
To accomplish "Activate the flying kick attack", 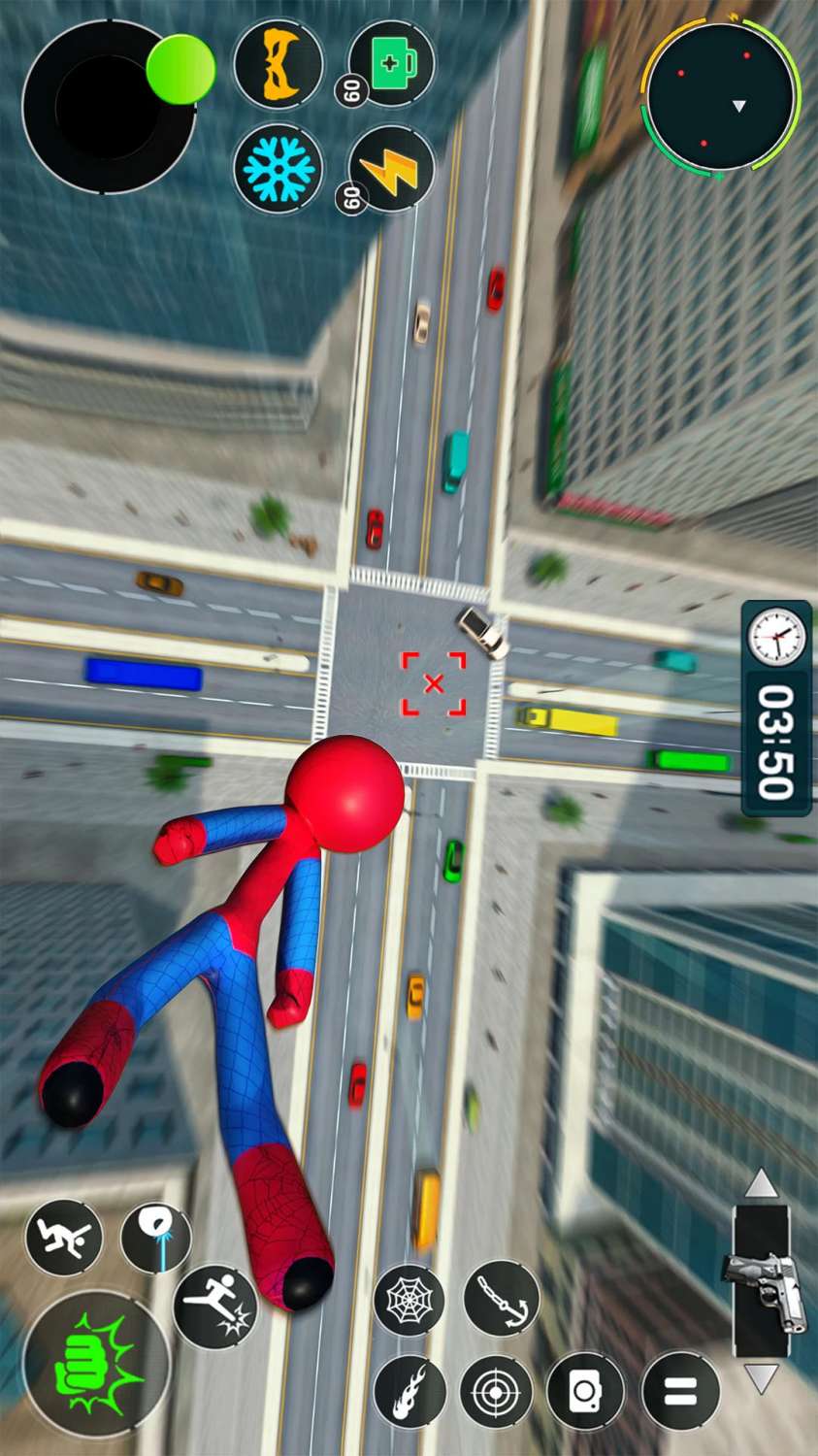I will (x=215, y=1305).
